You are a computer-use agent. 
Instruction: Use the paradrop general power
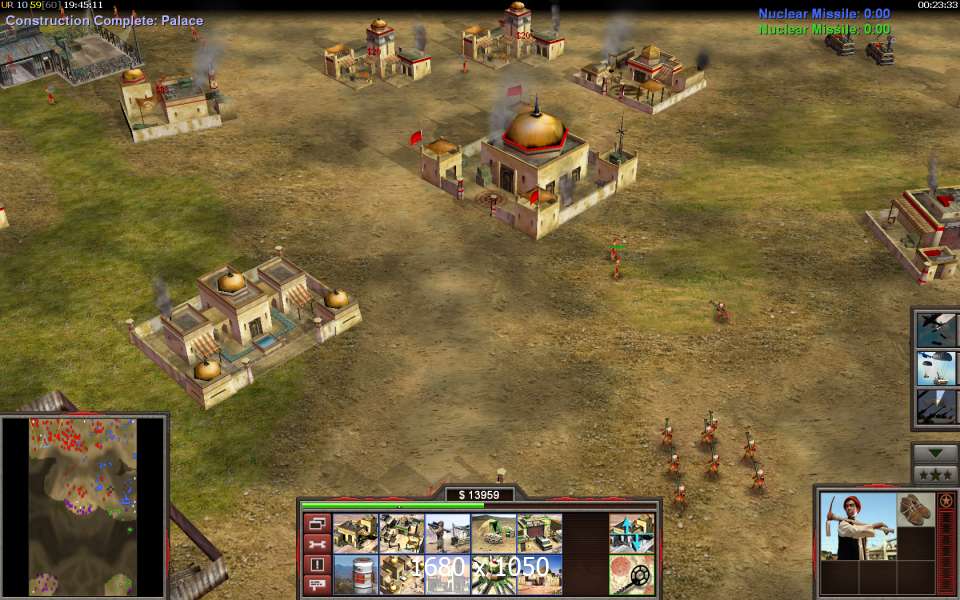(937, 368)
